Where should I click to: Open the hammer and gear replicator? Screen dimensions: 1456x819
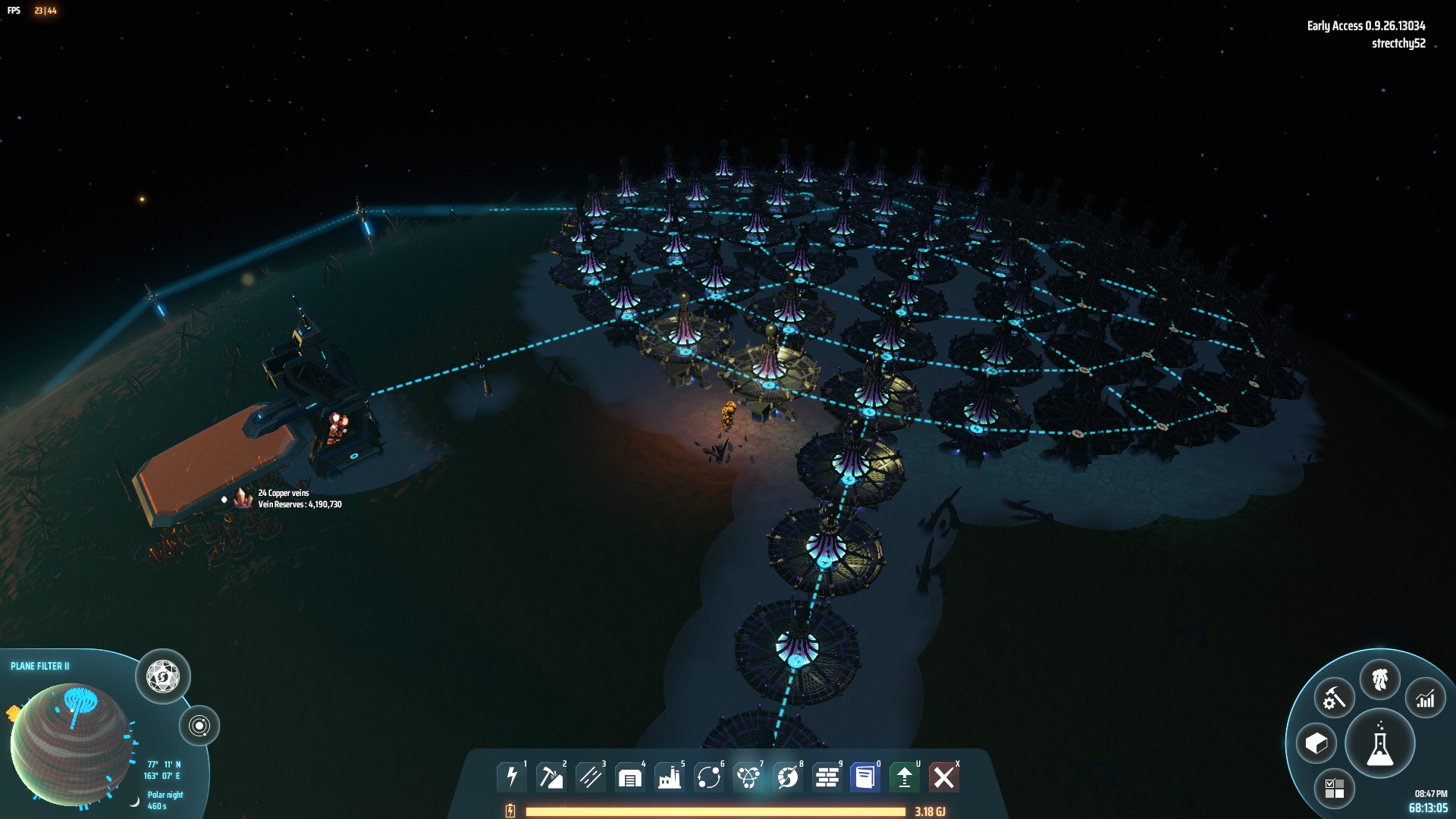click(x=1334, y=698)
